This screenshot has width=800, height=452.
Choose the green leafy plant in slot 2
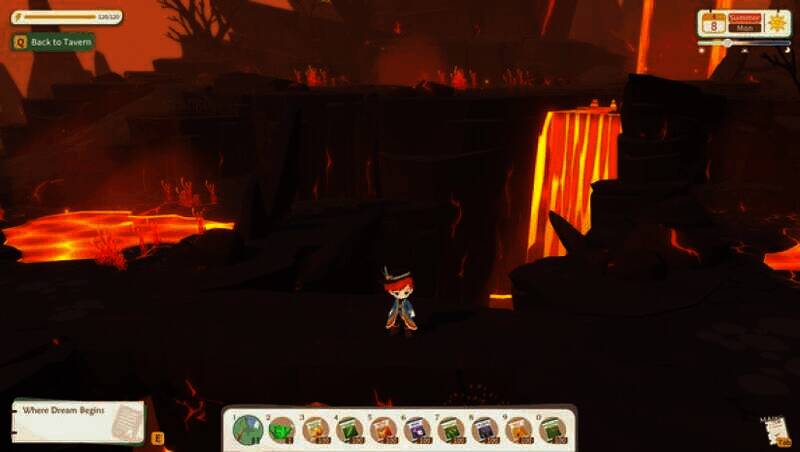282,430
